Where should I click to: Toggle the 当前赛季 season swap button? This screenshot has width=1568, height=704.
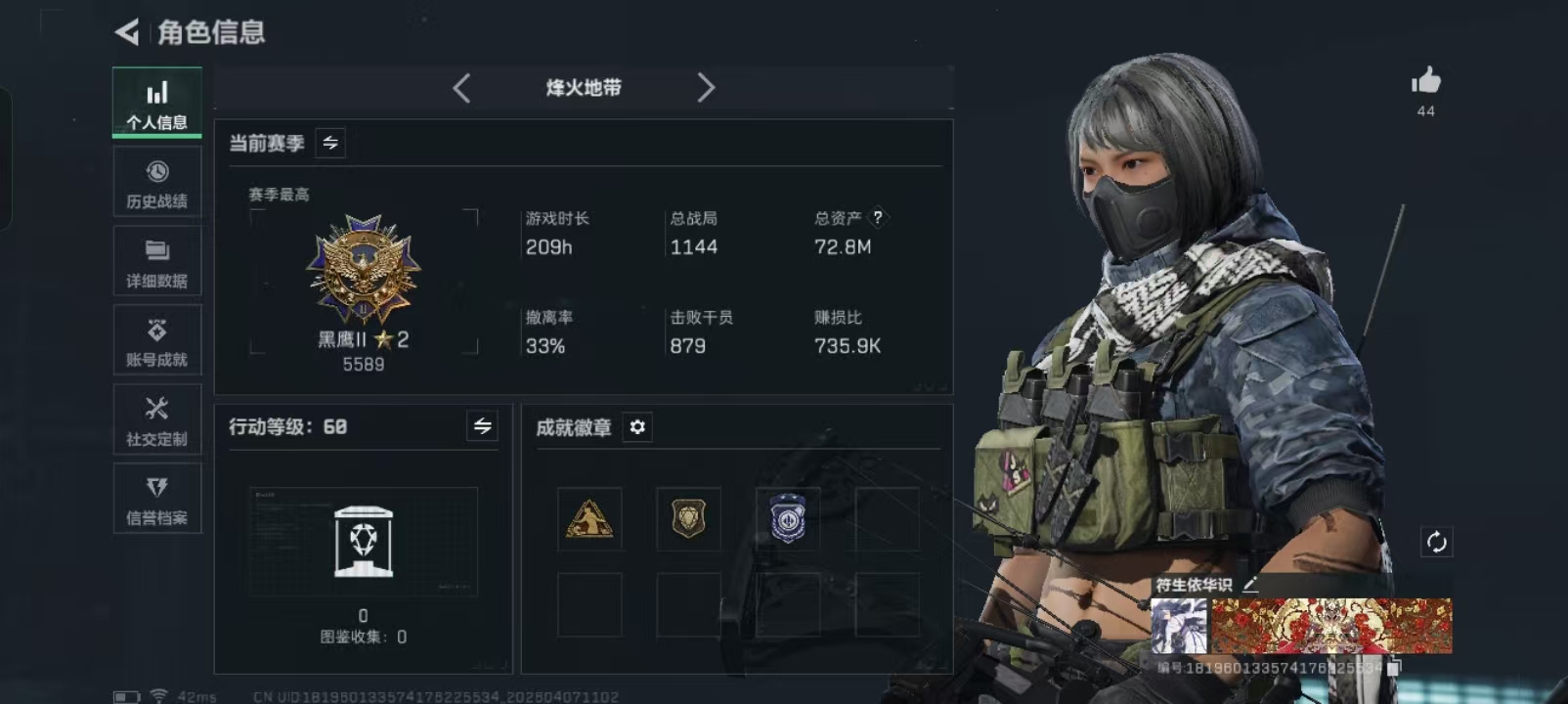click(x=330, y=143)
